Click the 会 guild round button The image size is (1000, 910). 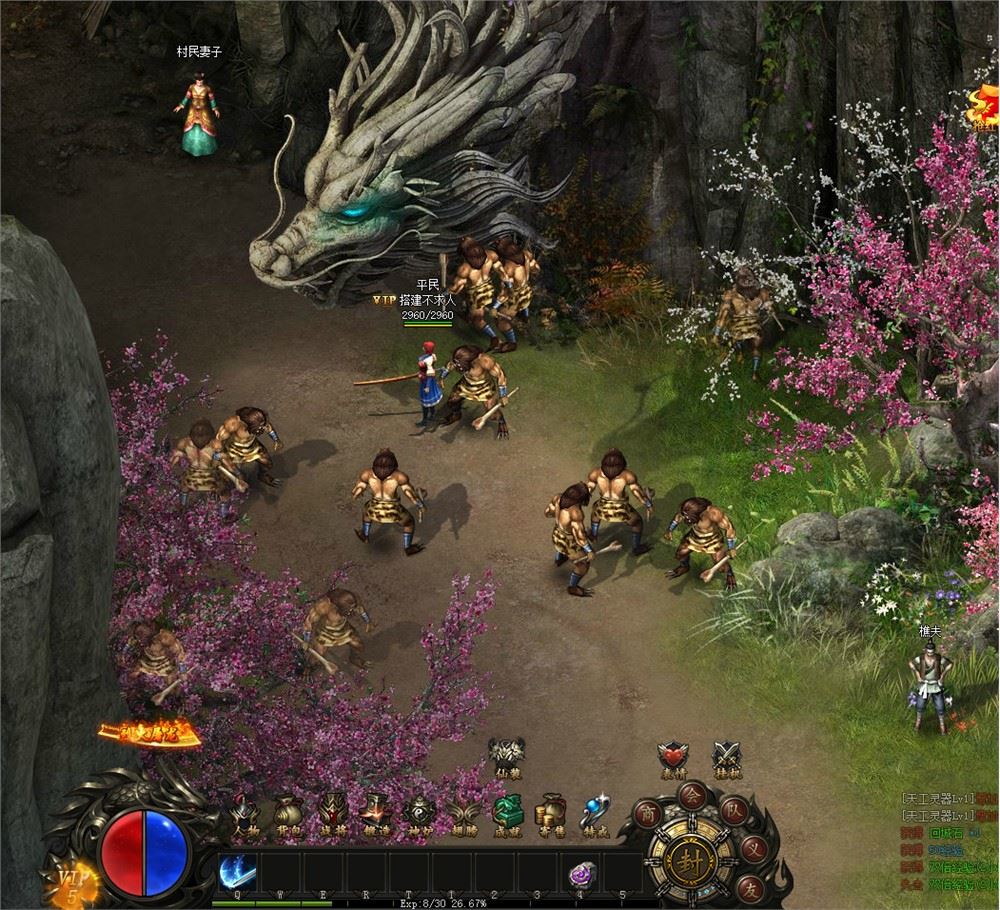coord(690,795)
